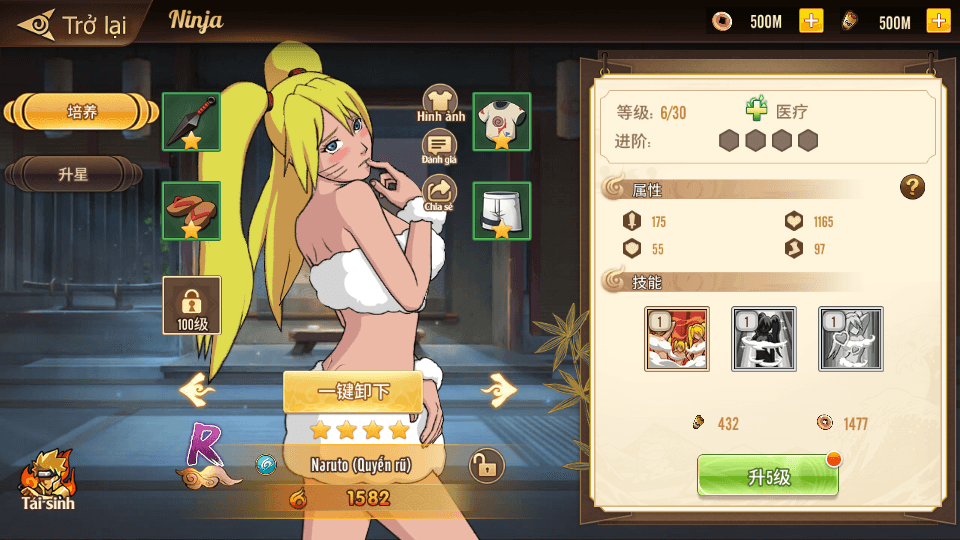The height and width of the screenshot is (540, 960).
Task: Go back with the Trở lại button
Action: point(75,24)
